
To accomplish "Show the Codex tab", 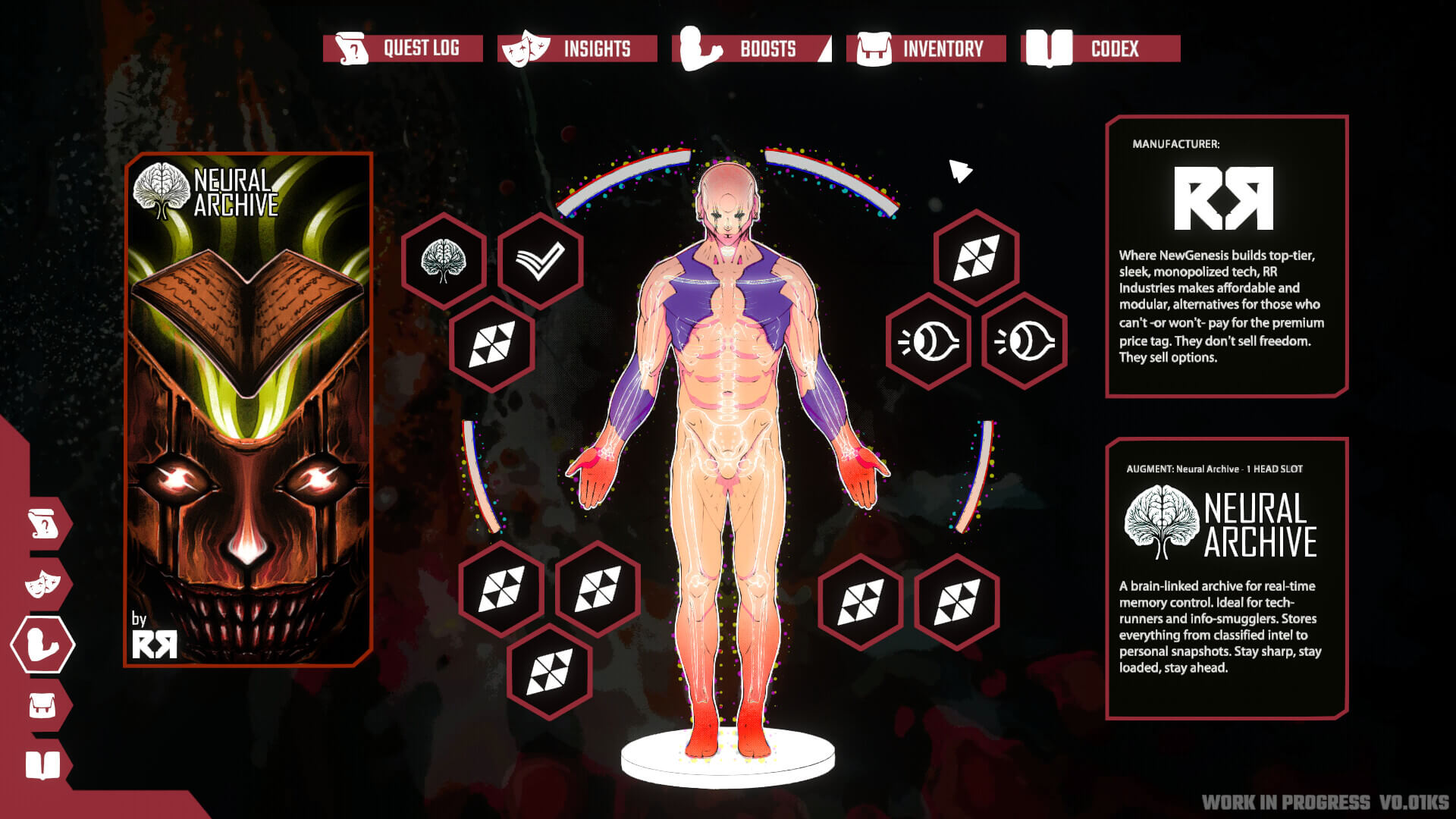I will (x=1101, y=49).
